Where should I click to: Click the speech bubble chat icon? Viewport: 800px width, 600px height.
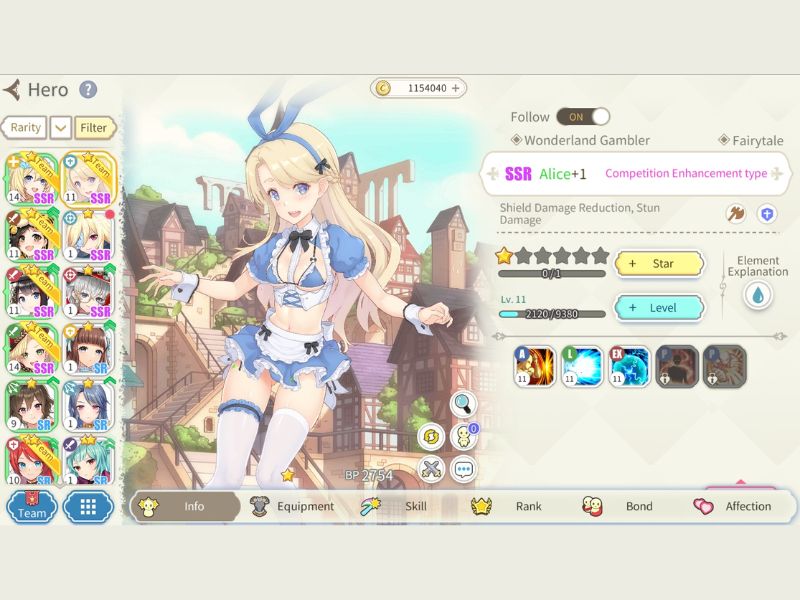[463, 468]
